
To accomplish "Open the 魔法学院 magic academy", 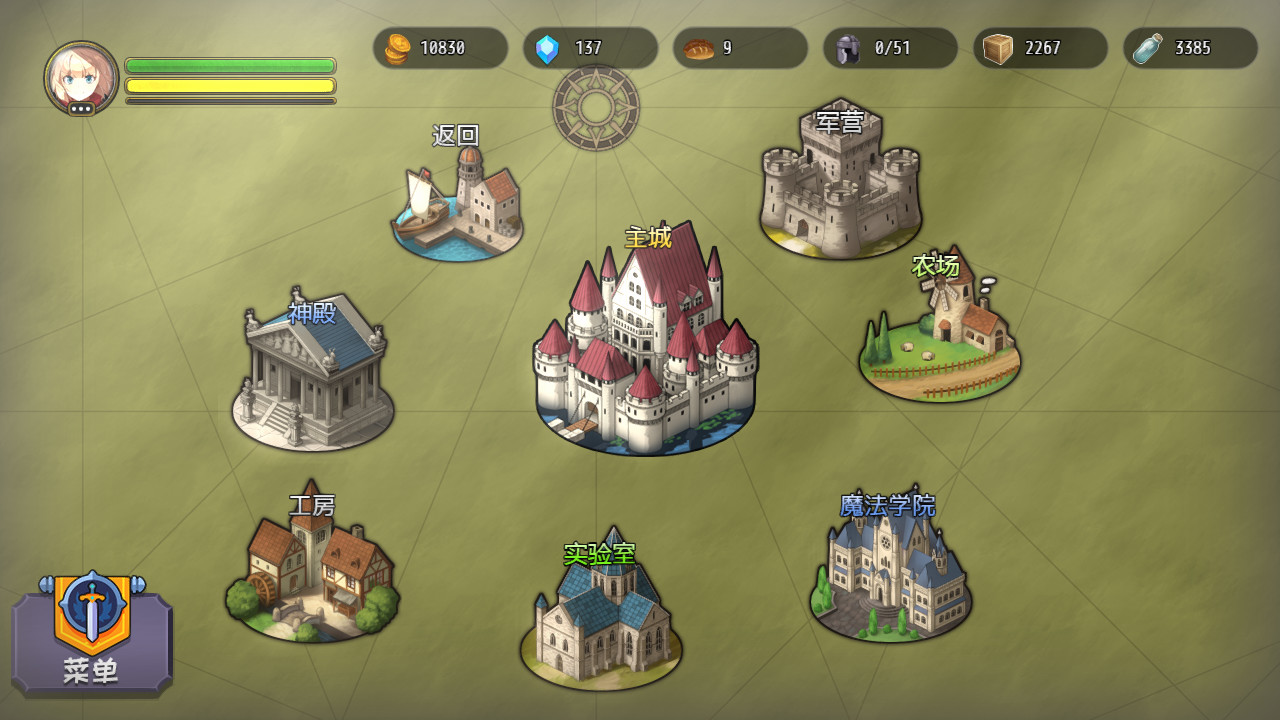I will (890, 572).
